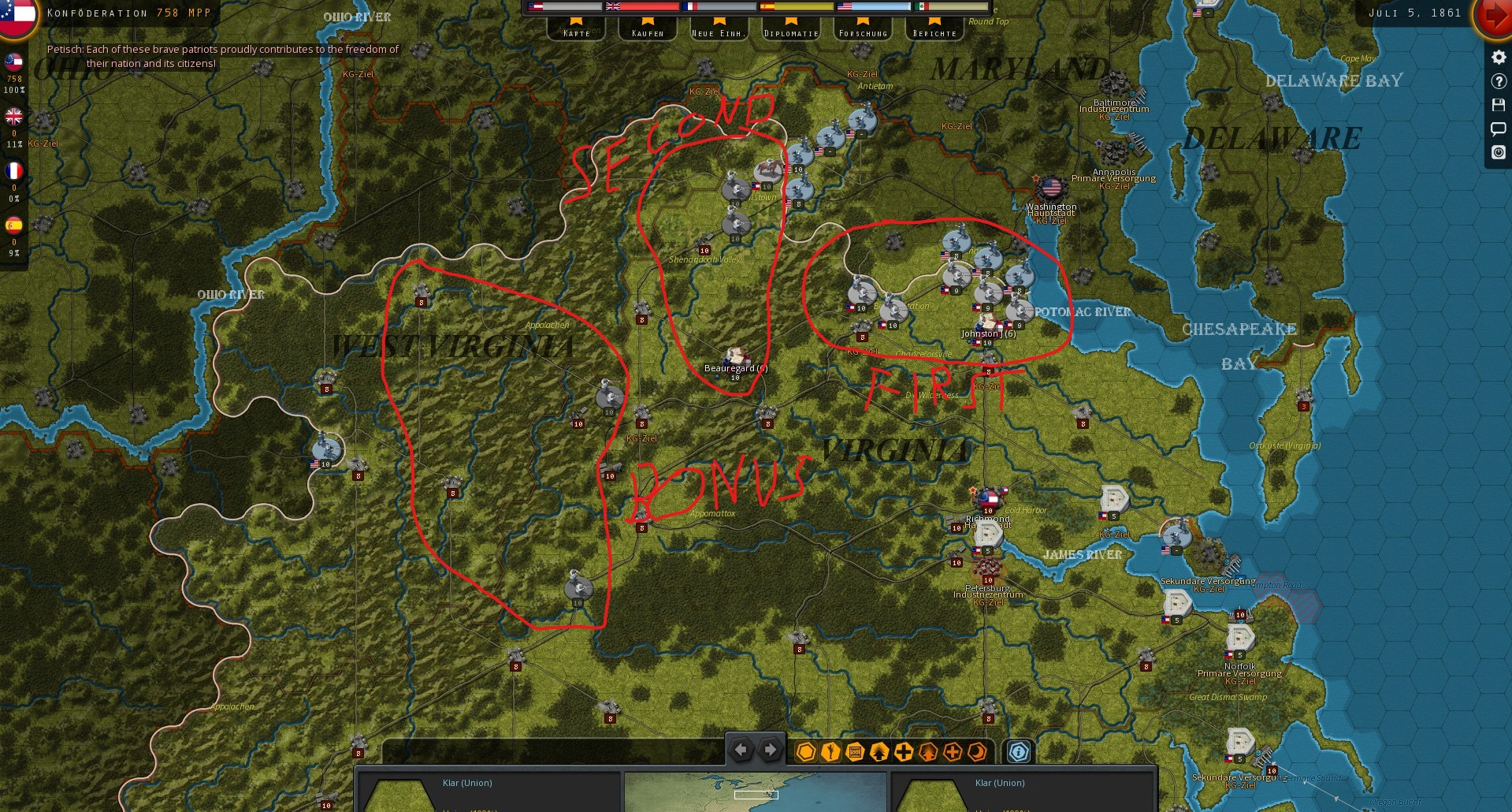Click the minimap thumbnail at the bottom
Viewport: 1512px width, 812px height.
coord(755,792)
